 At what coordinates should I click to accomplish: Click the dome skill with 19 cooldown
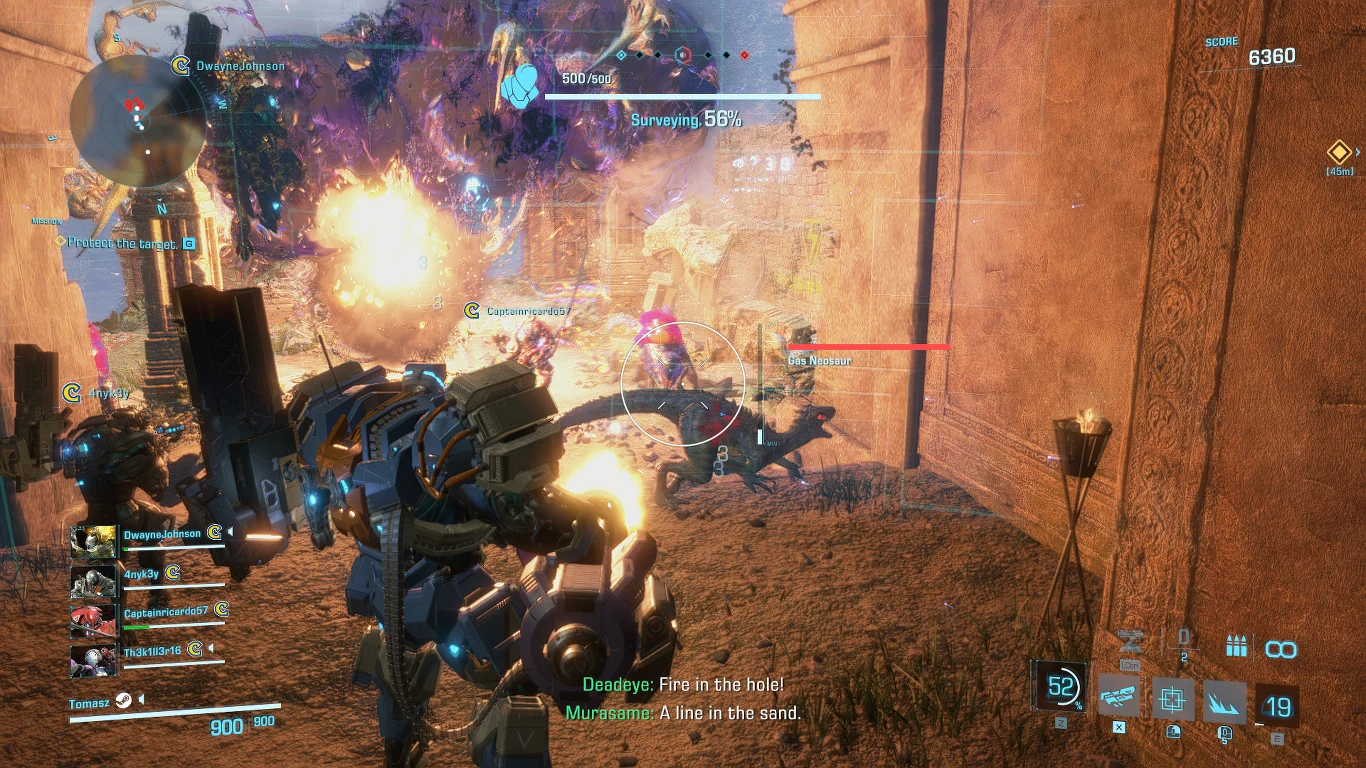1277,707
